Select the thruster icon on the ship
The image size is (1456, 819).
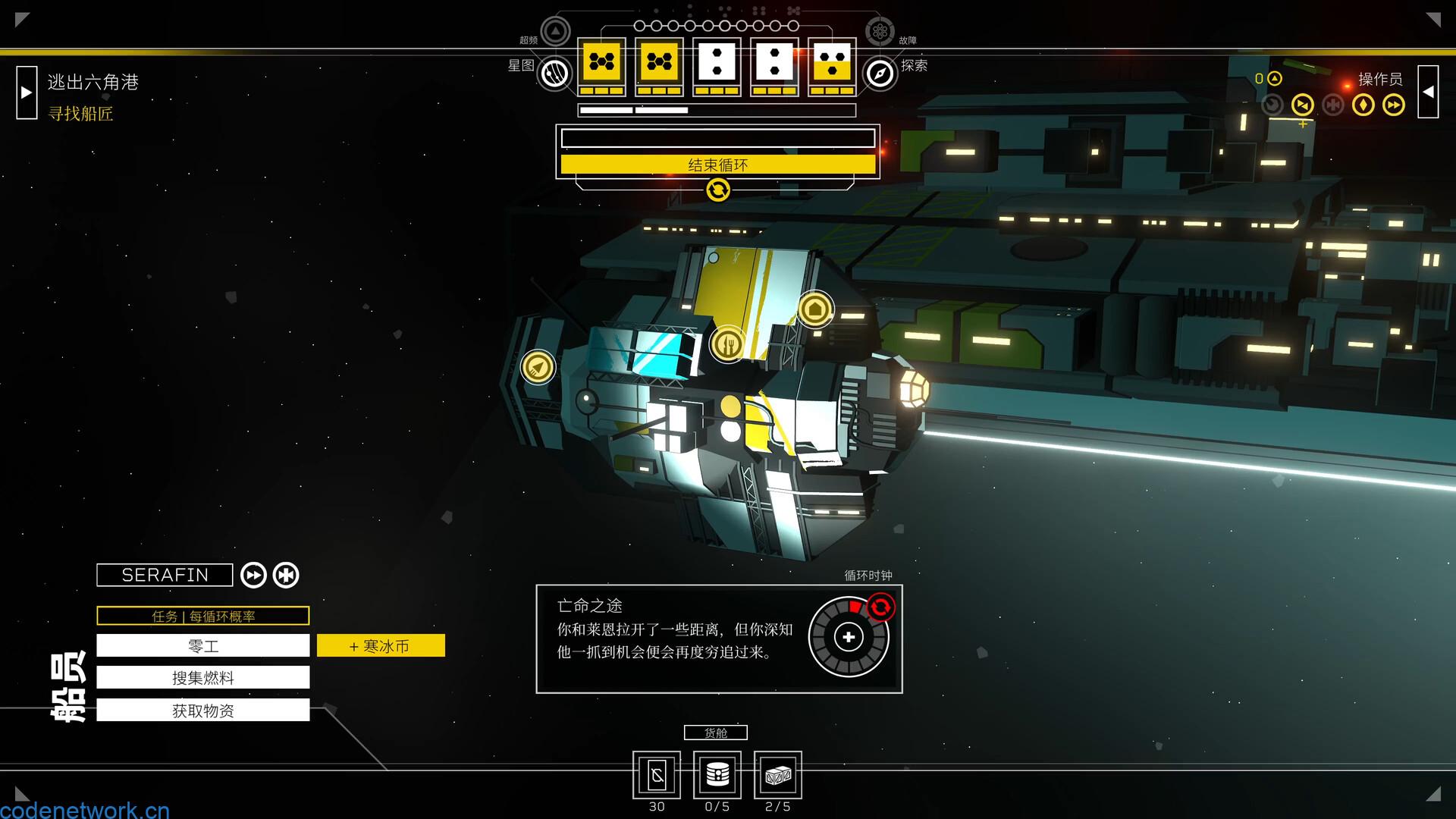(x=538, y=367)
